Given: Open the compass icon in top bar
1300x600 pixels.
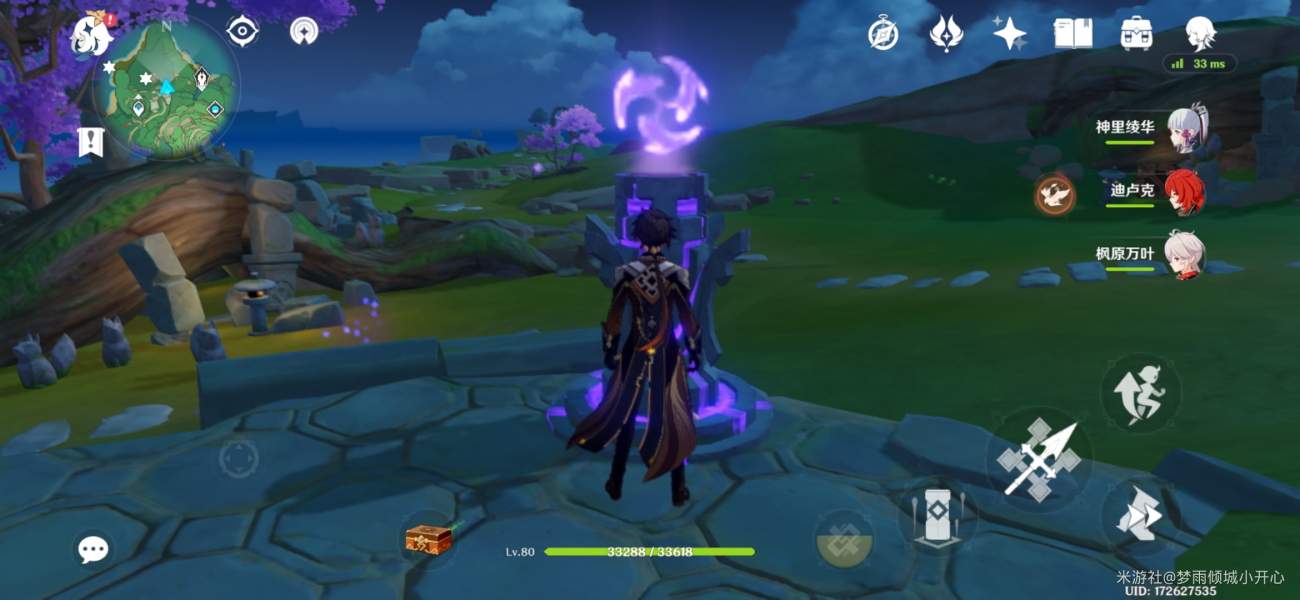Looking at the screenshot, I should [882, 34].
